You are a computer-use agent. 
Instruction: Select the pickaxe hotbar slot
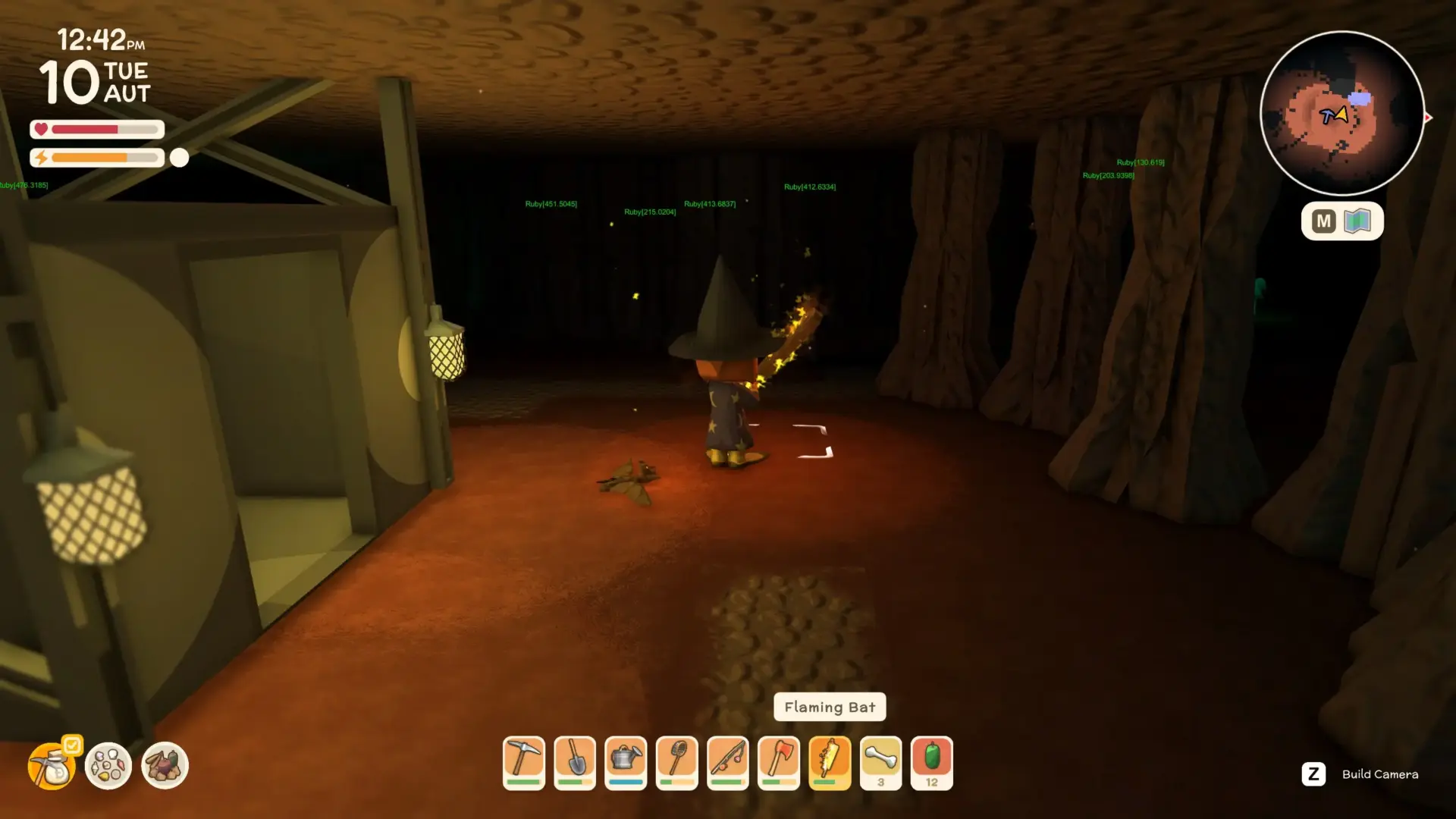(x=524, y=762)
